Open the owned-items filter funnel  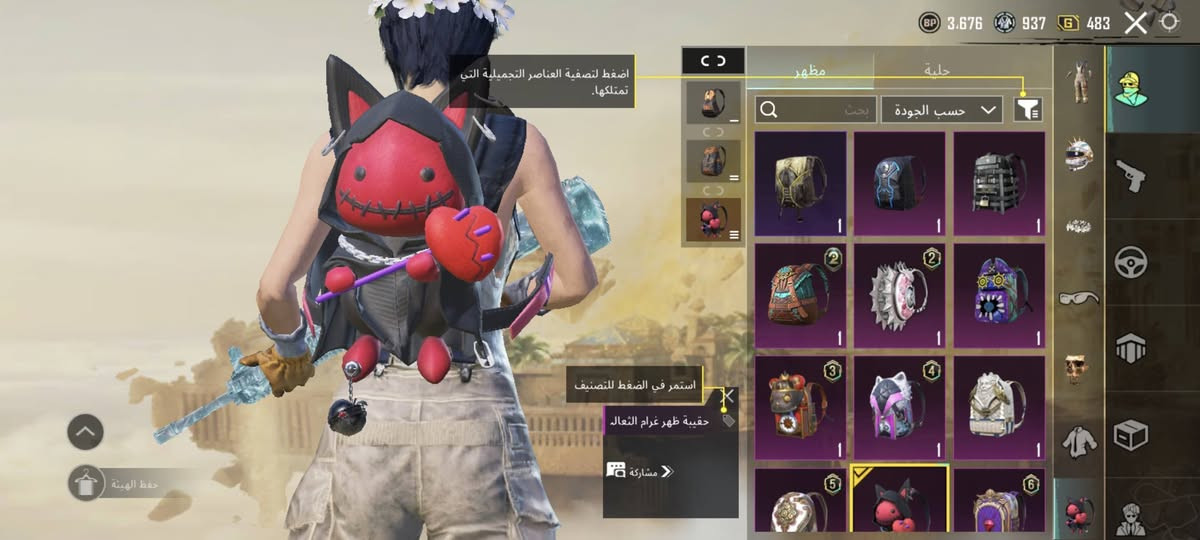tap(1027, 110)
